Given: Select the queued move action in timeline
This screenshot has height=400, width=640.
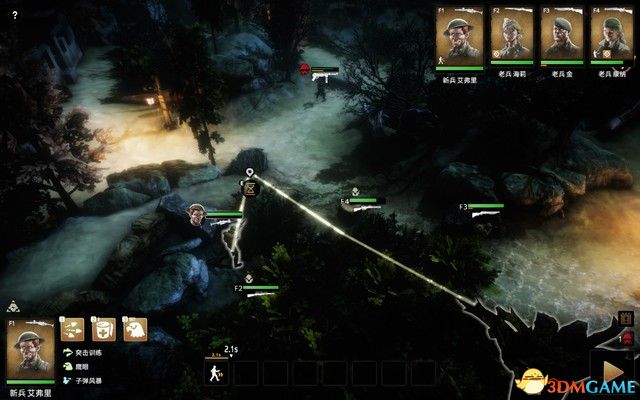Looking at the screenshot, I should click(216, 373).
